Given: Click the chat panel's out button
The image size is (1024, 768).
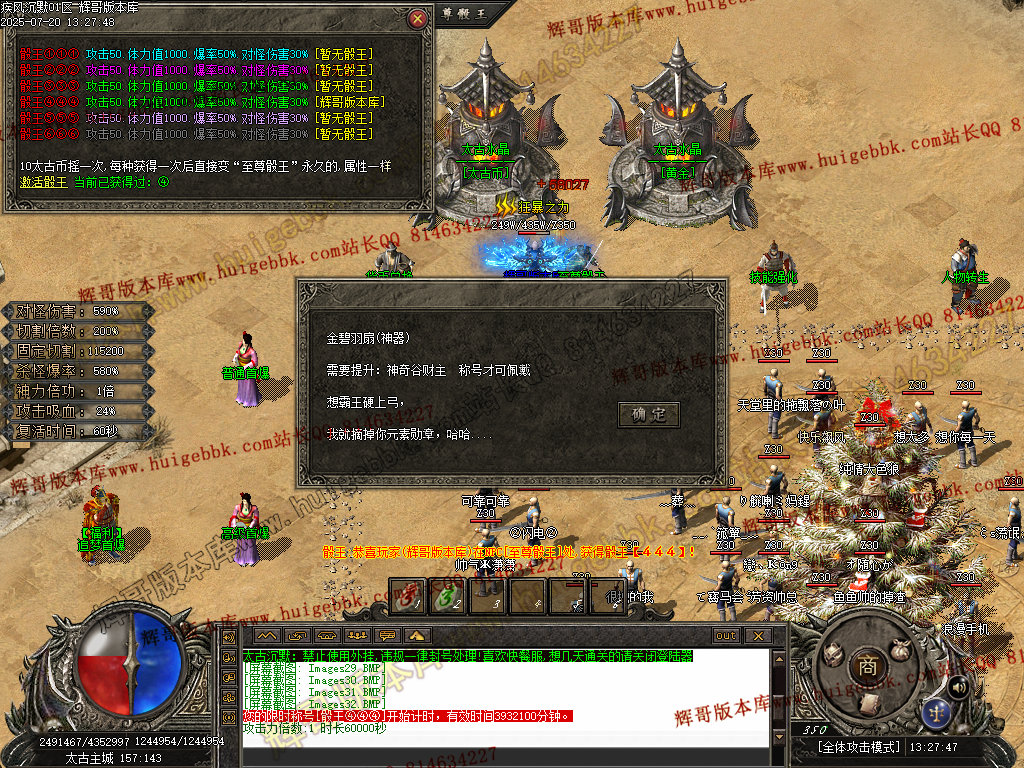Looking at the screenshot, I should click(726, 635).
